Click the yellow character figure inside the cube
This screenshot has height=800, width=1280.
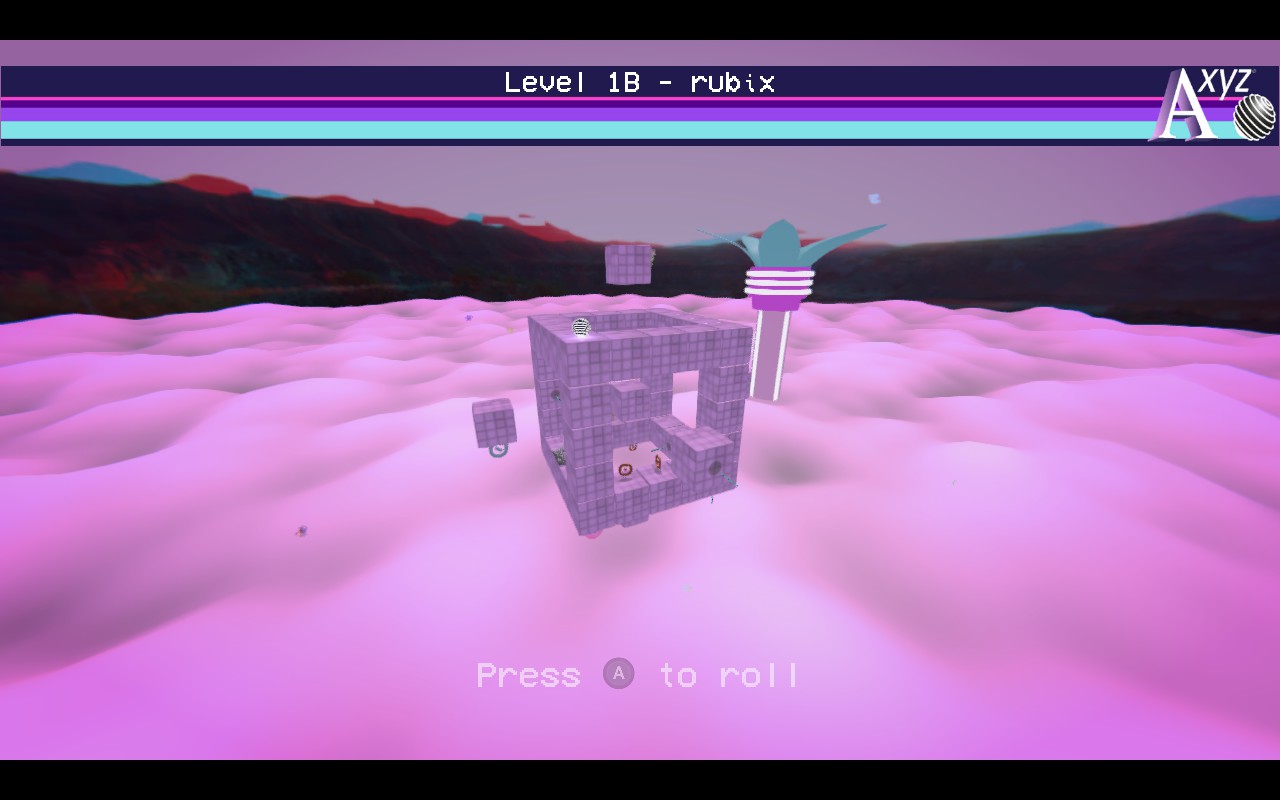pos(658,462)
